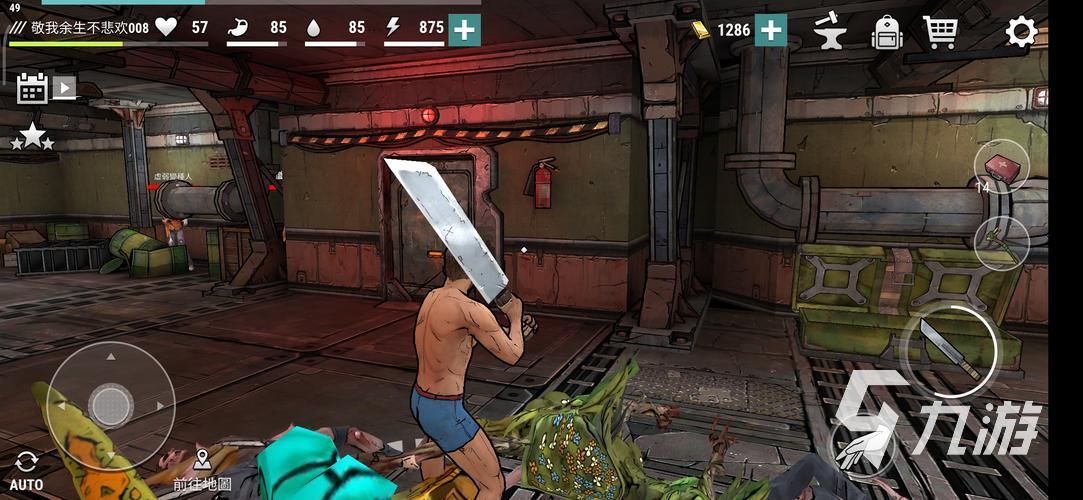Refill energy with the plus button
The width and height of the screenshot is (1083, 500).
point(464,30)
